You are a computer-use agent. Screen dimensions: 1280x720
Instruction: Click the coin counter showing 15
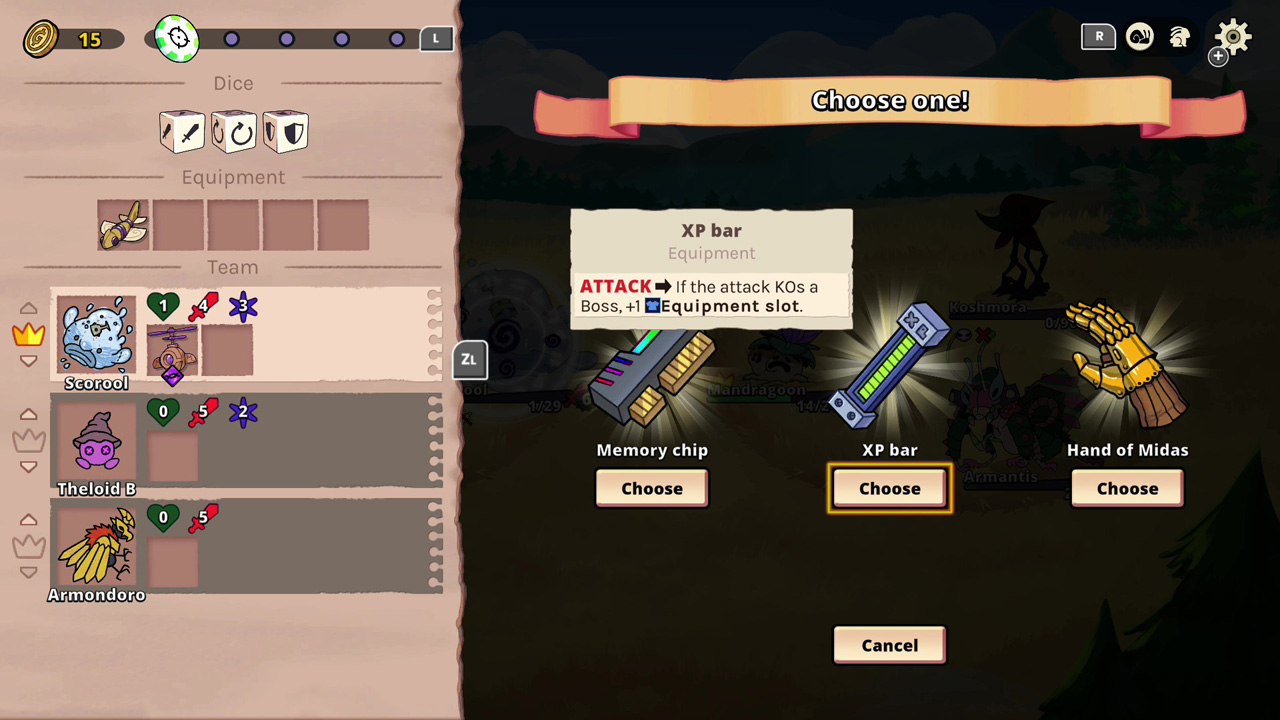tap(60, 38)
